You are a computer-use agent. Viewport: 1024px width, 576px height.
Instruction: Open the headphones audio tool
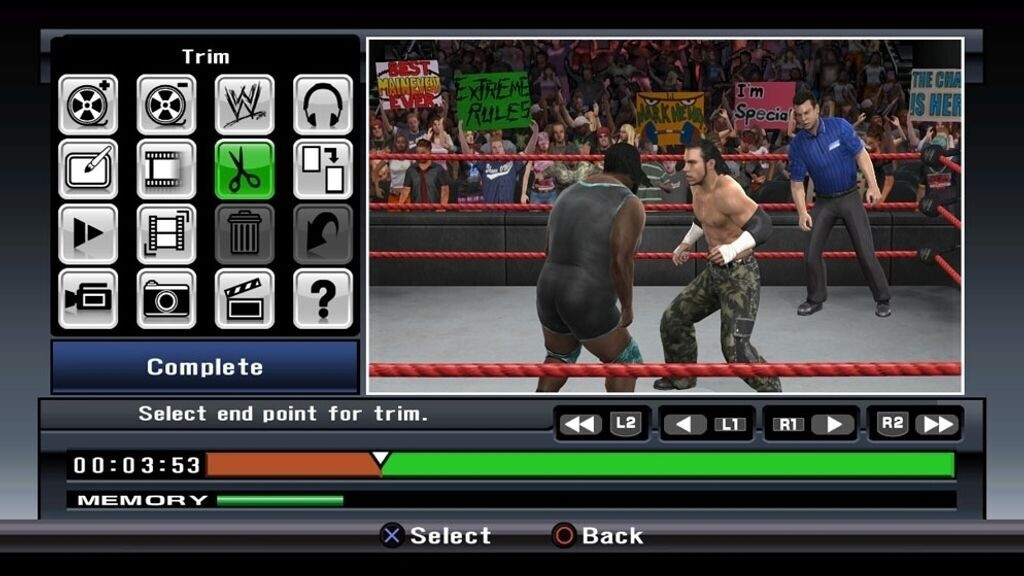322,104
